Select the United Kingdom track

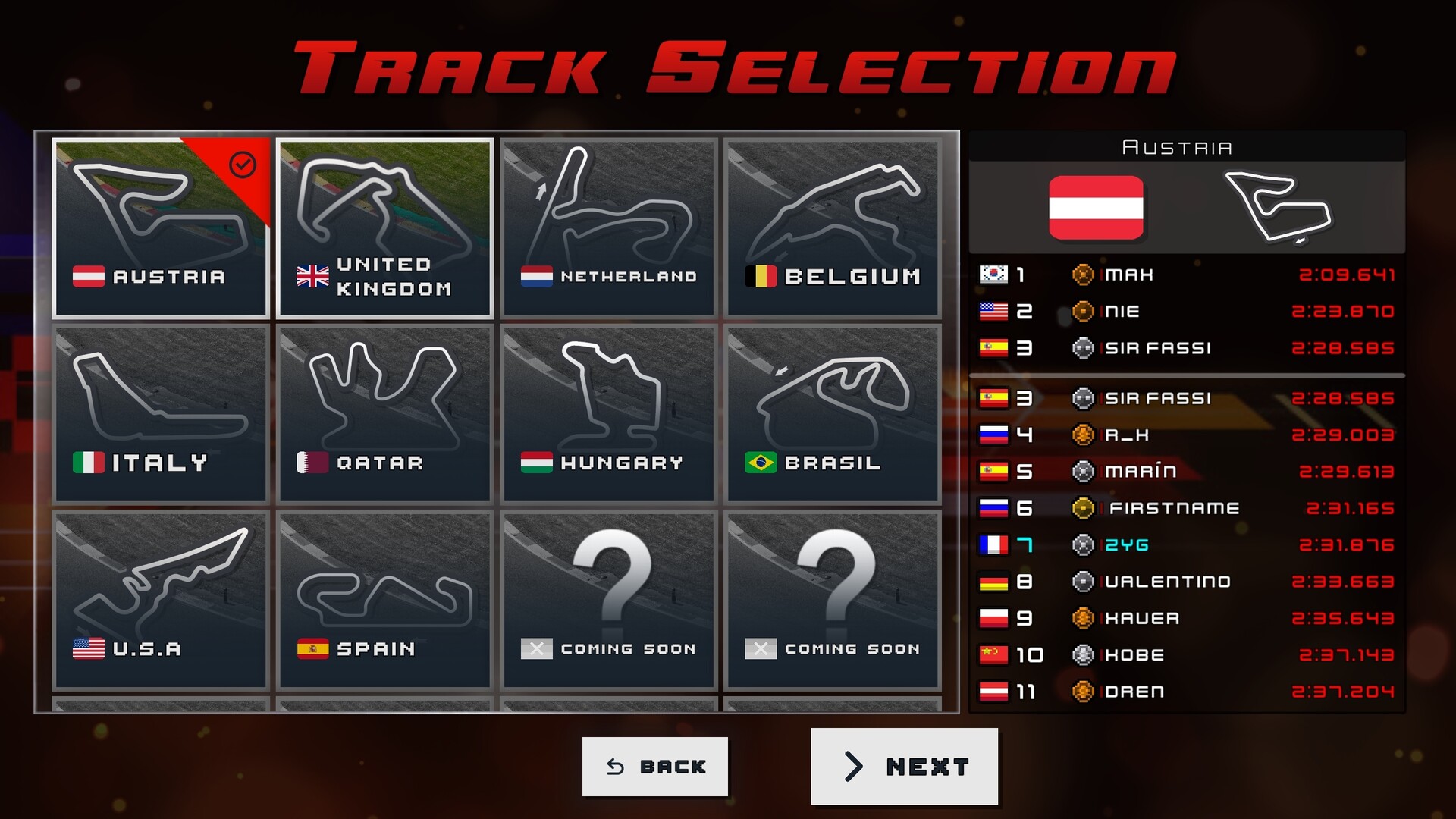click(x=384, y=227)
